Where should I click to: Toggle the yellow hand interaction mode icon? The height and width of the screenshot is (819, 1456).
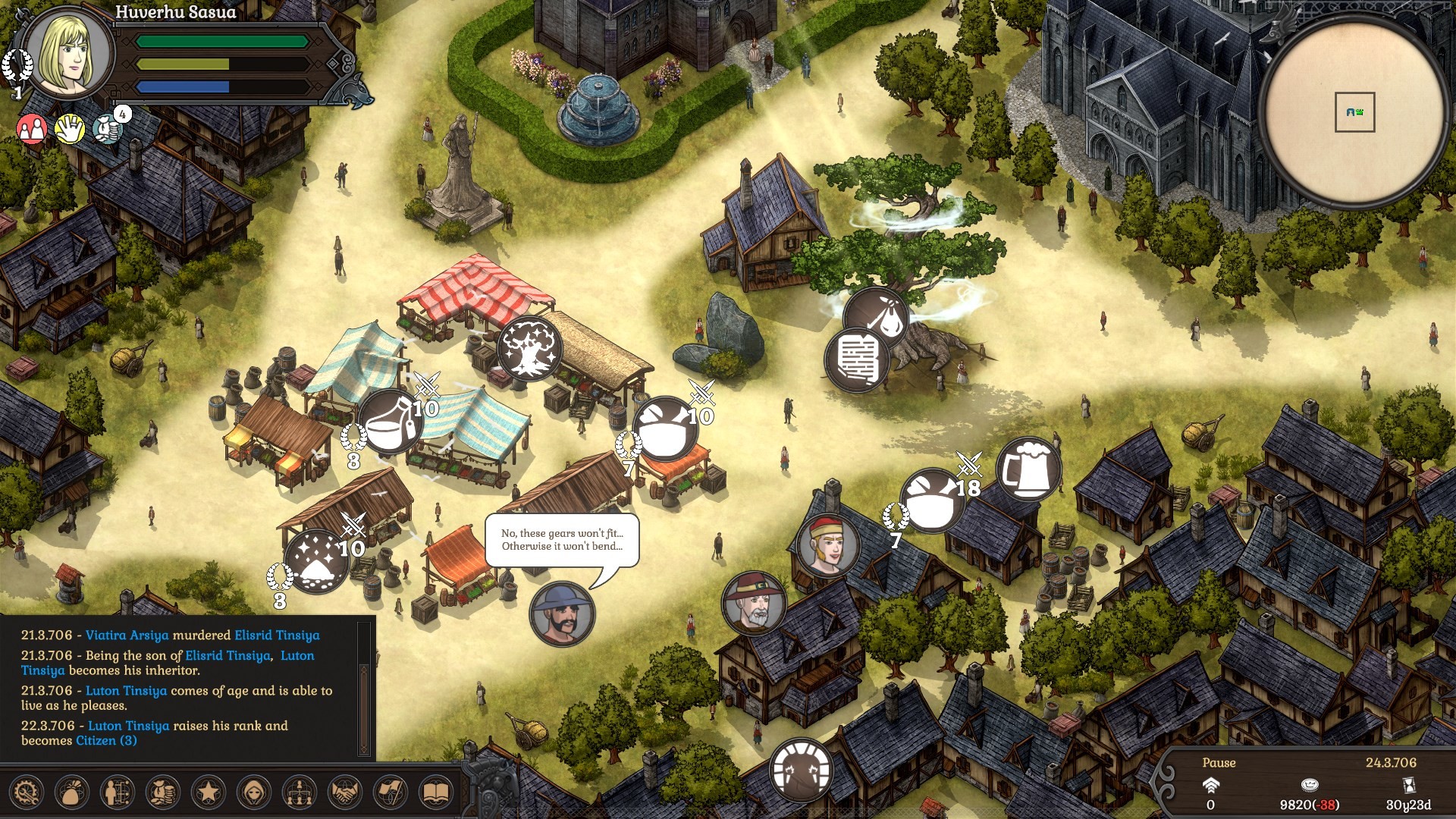point(71,129)
